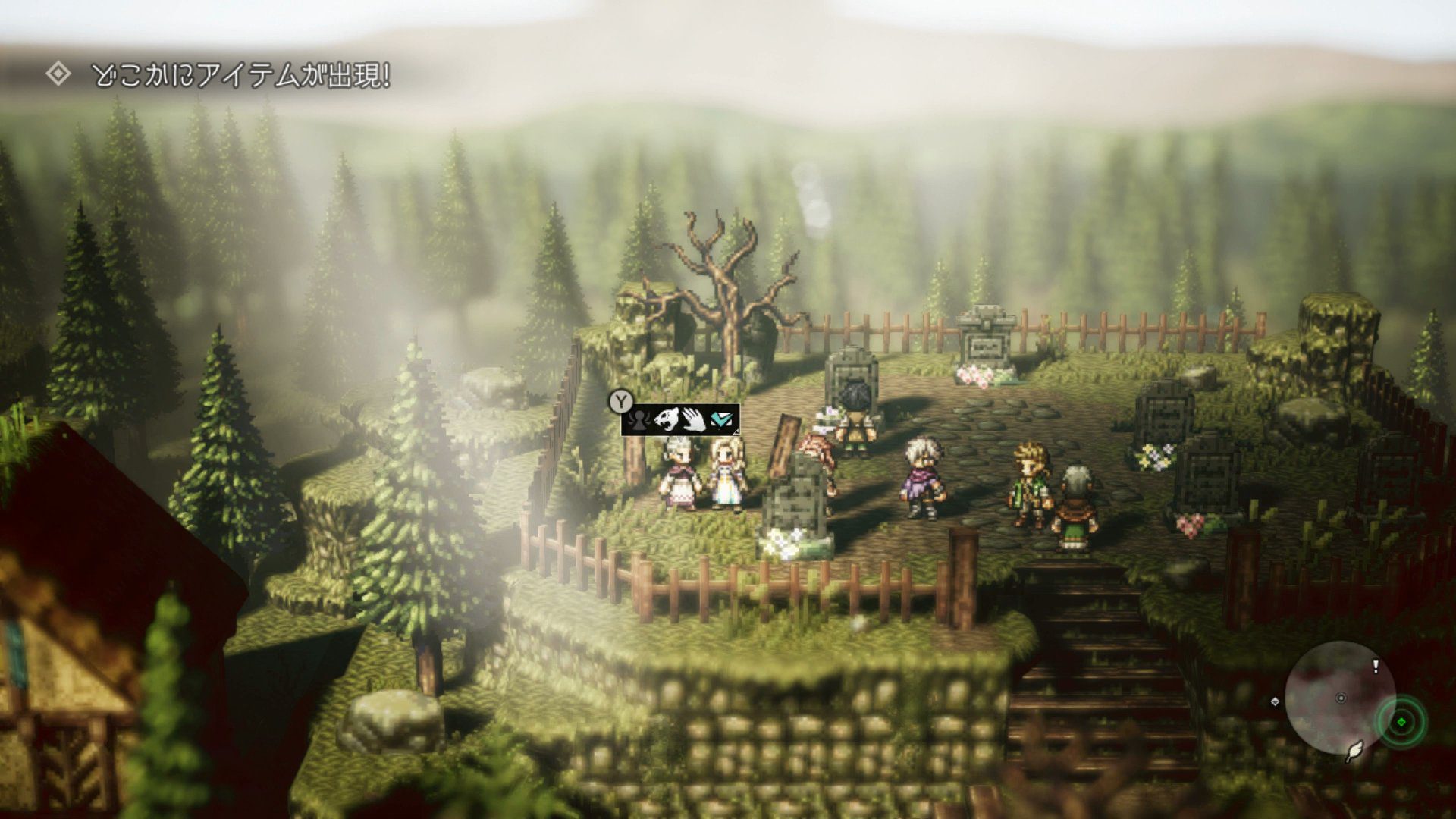This screenshot has width=1456, height=819.
Task: Expand the item notification banner
Action: click(x=227, y=73)
